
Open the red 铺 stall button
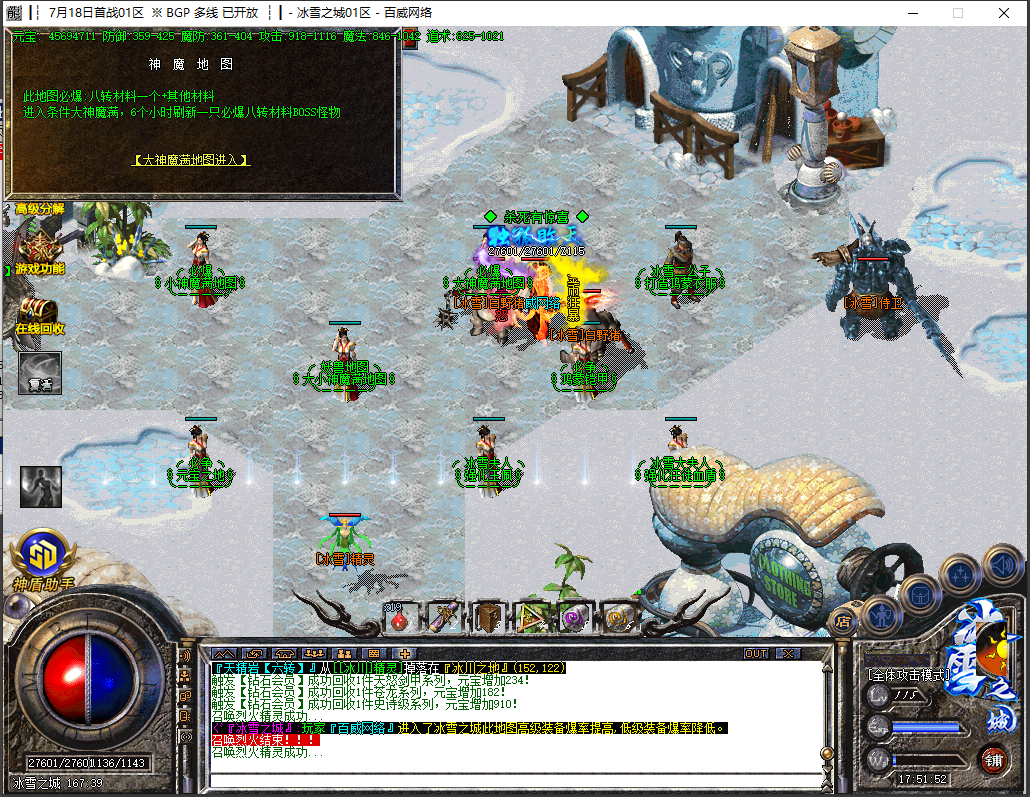[x=993, y=758]
